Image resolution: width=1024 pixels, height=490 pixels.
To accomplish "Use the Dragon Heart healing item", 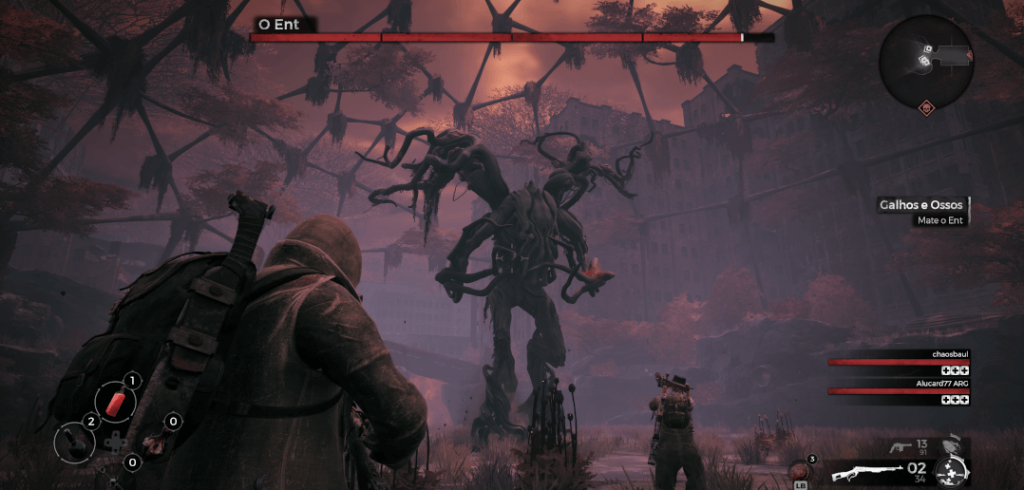I will point(800,471).
